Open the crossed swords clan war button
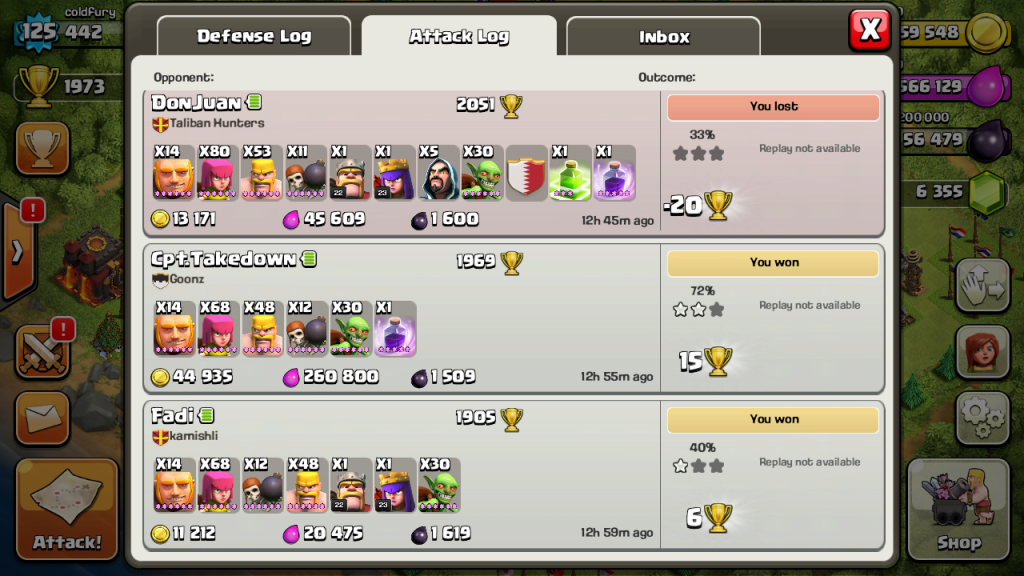Screen dimensions: 1024x576 click(42, 352)
